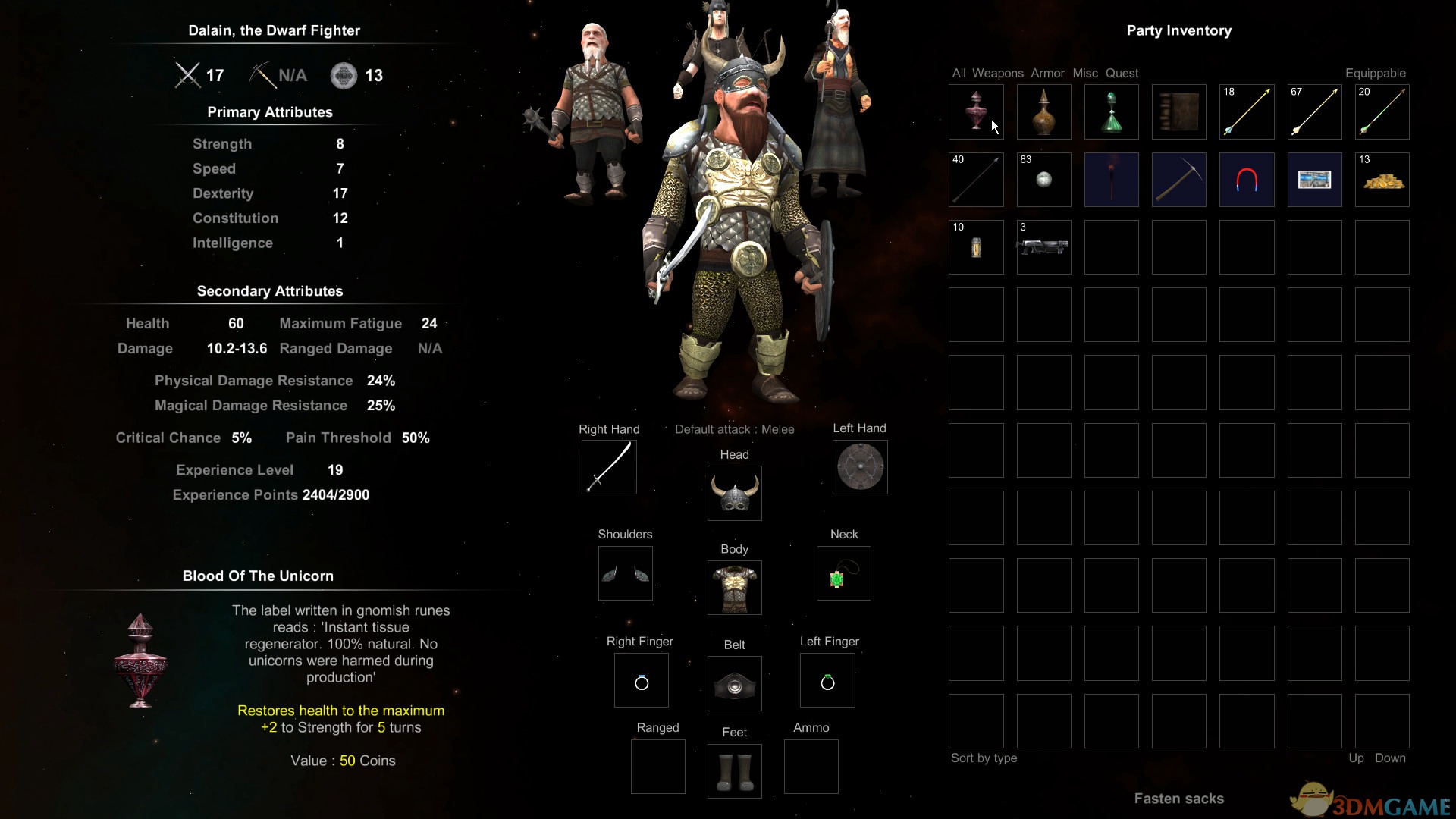This screenshot has height=819, width=1456.
Task: Open the Quest items filter
Action: point(1122,74)
